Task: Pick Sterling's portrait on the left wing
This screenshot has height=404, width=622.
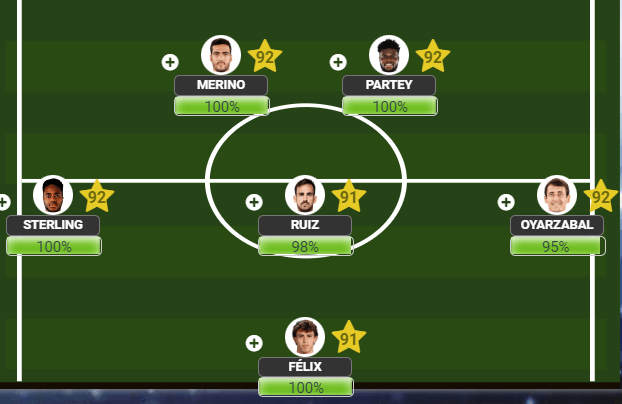Action: click(53, 195)
